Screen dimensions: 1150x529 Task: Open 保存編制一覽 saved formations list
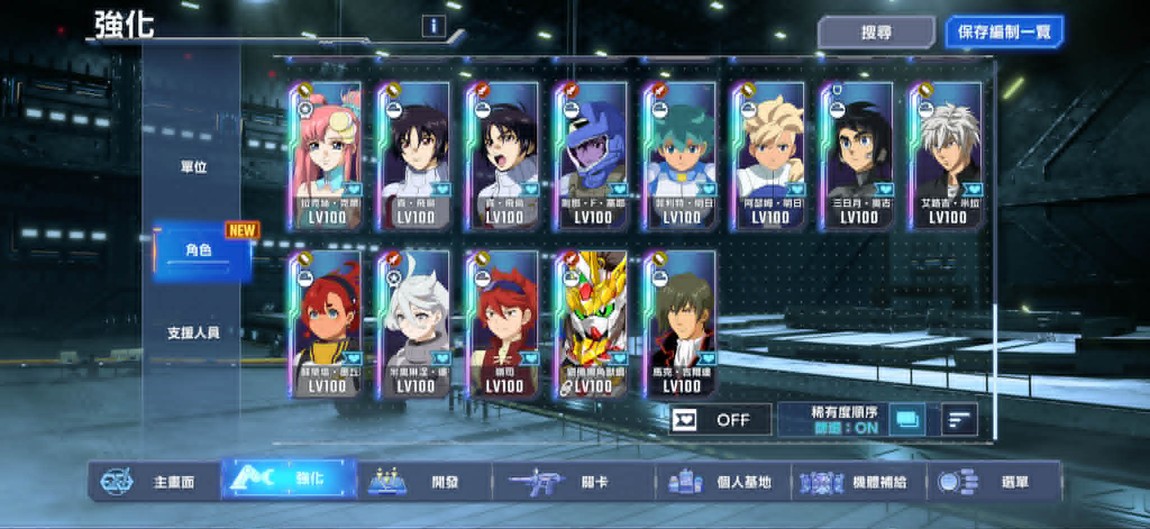[1004, 32]
